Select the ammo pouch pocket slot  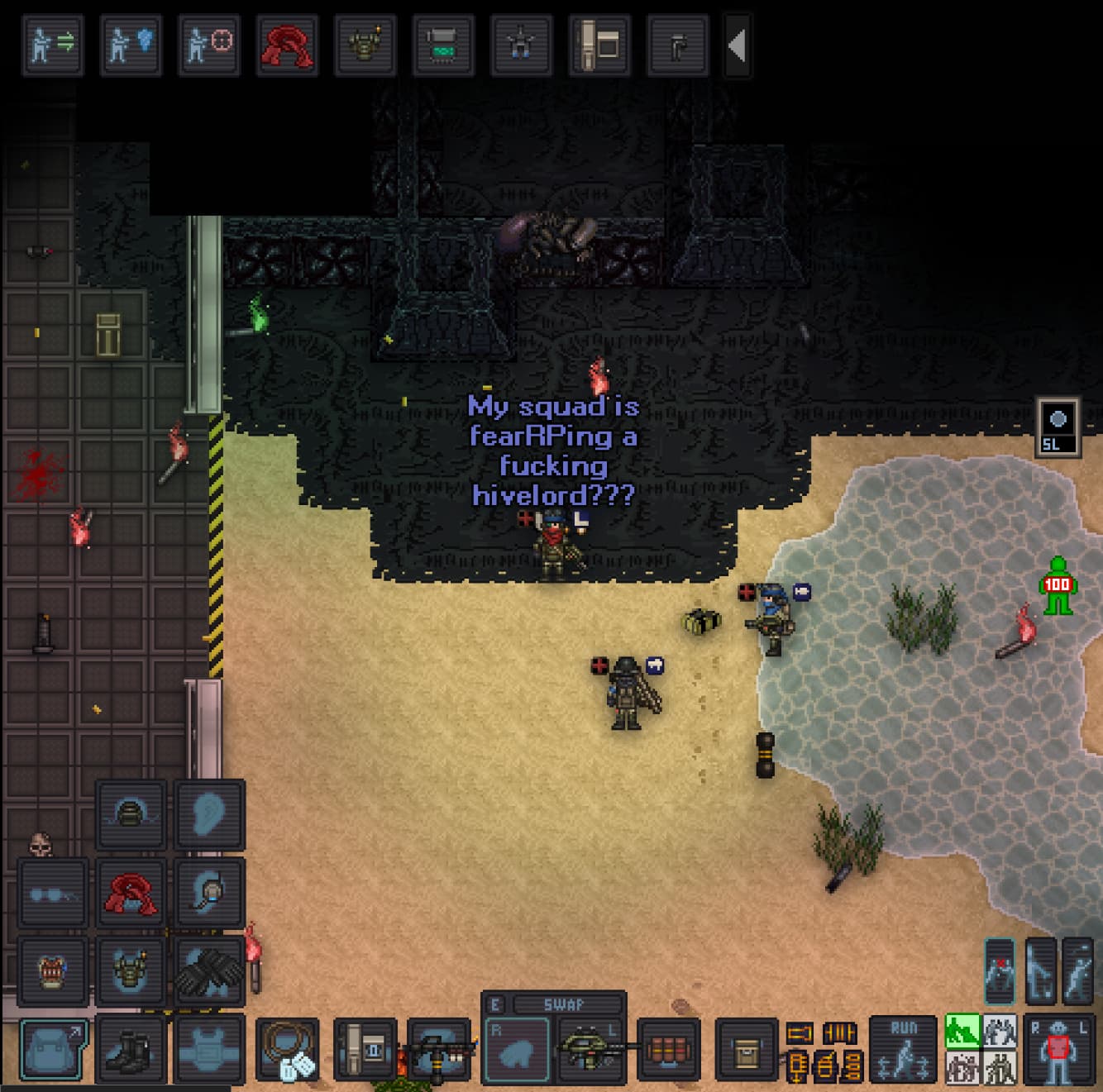click(668, 1050)
